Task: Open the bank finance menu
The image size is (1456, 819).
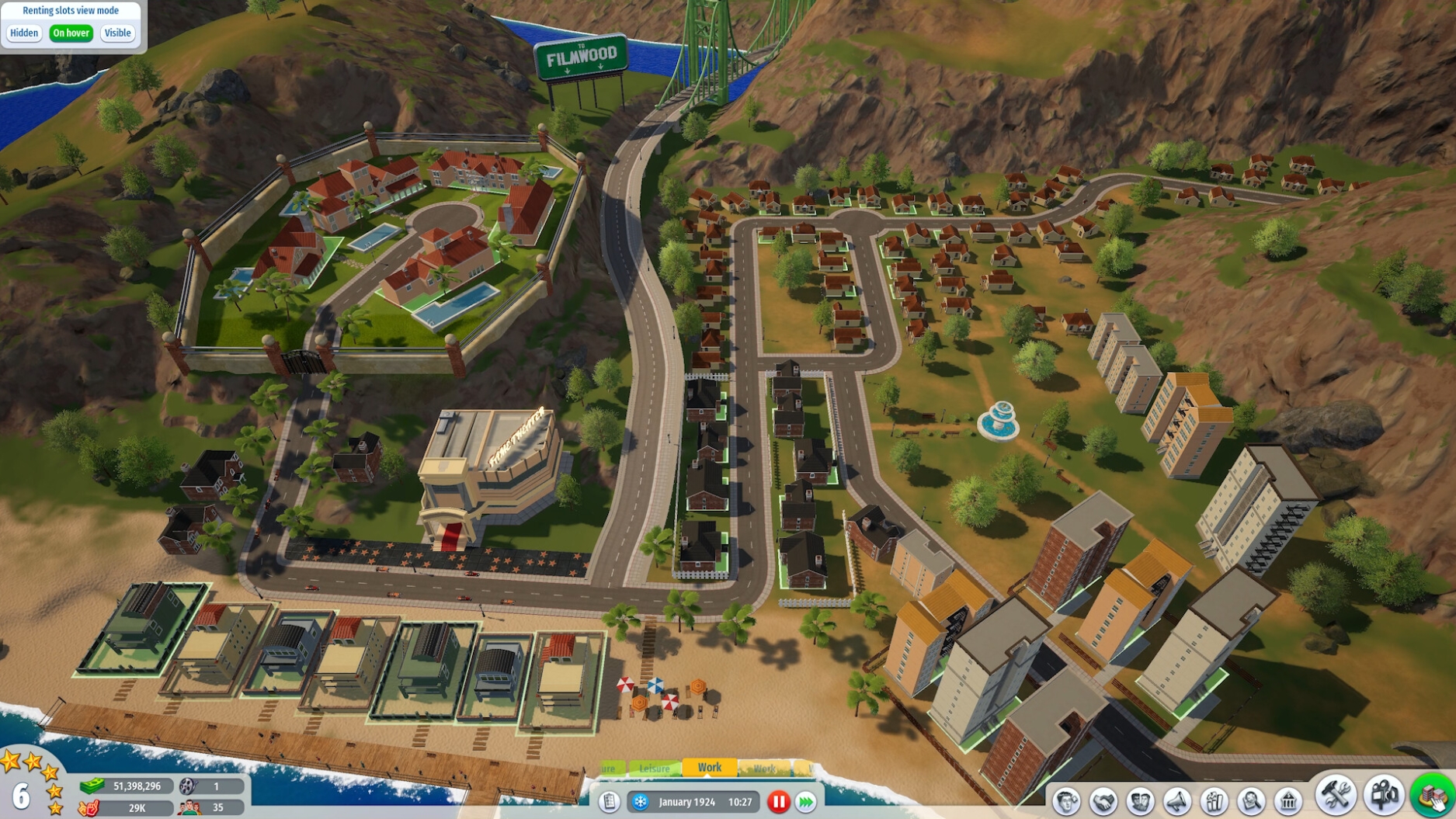Action: [1288, 801]
